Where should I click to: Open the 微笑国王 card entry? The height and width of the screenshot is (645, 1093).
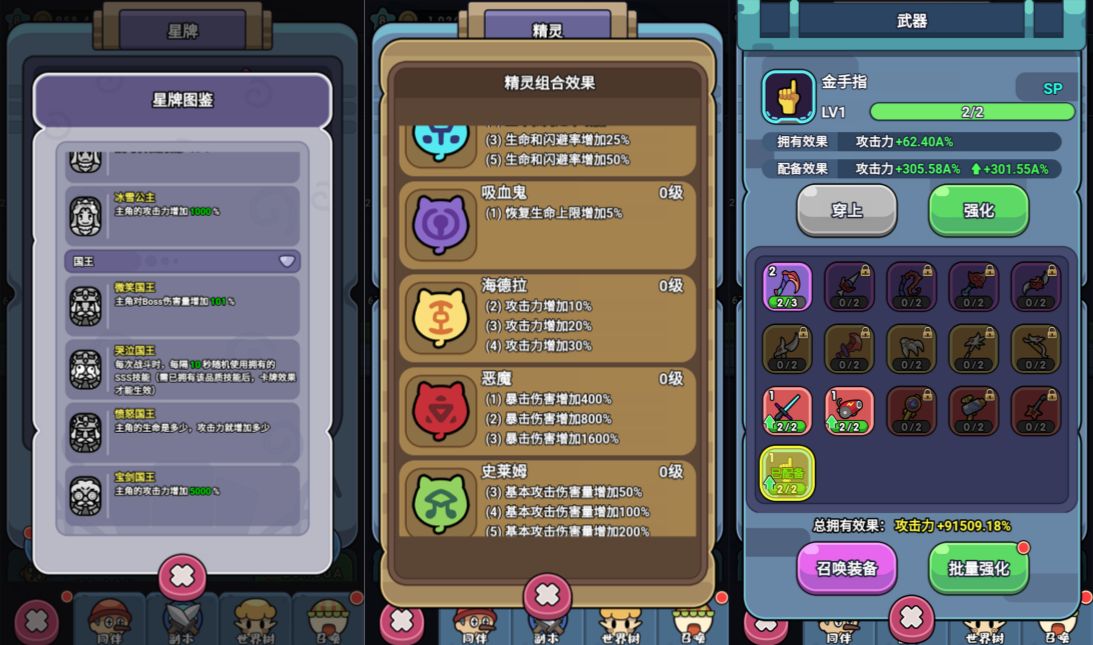click(183, 306)
